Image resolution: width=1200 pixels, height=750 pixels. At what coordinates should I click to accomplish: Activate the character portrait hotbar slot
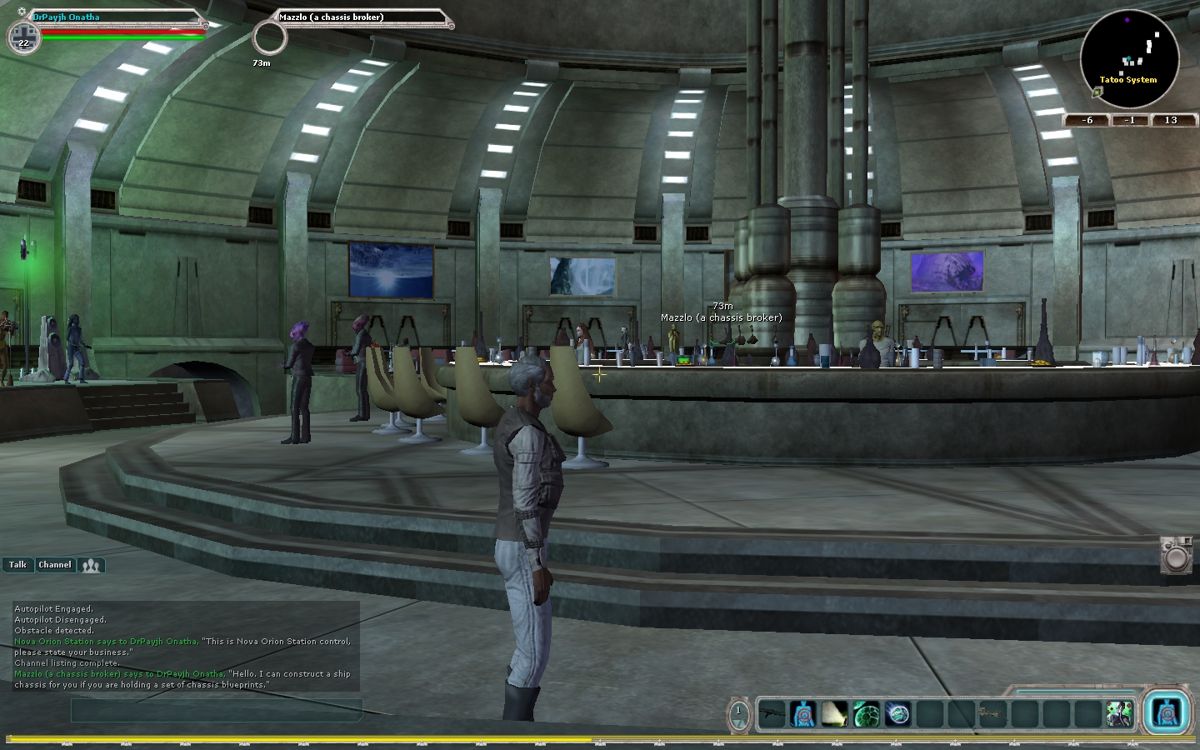point(1121,713)
